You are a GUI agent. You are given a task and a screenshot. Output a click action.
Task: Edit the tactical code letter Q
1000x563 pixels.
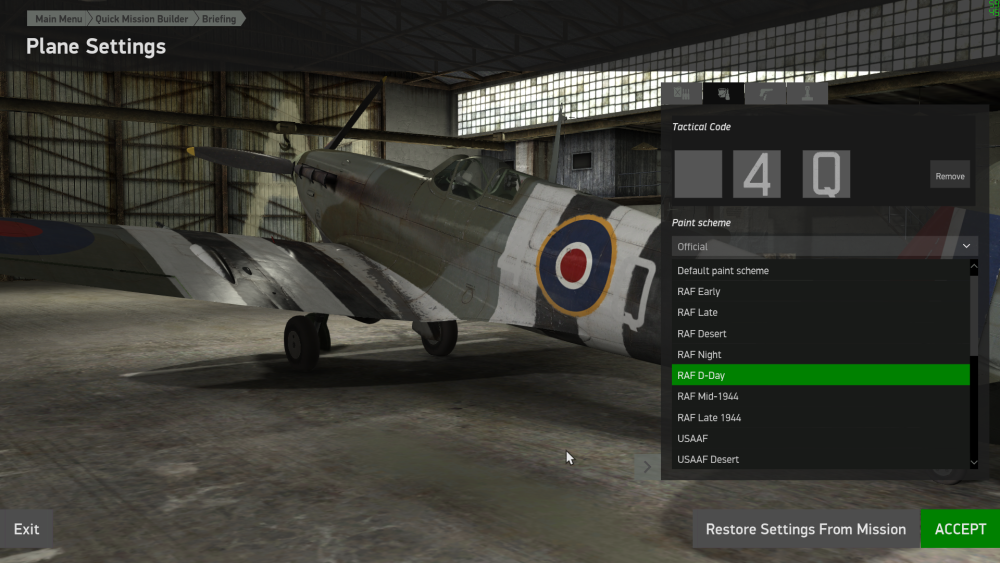[826, 175]
